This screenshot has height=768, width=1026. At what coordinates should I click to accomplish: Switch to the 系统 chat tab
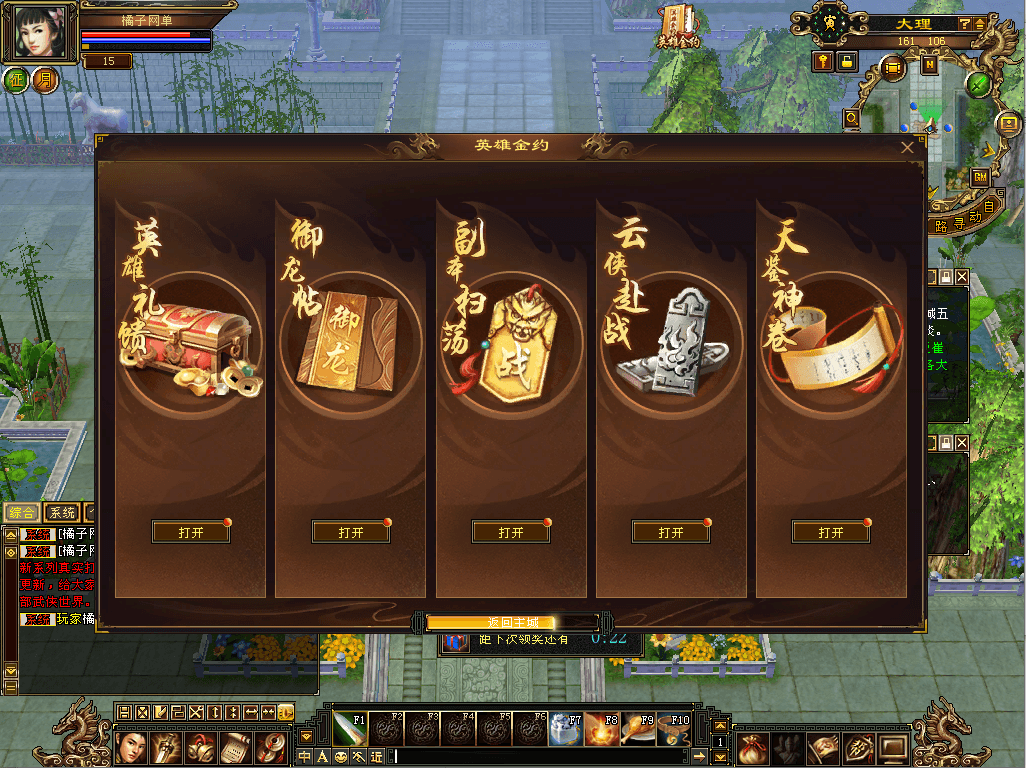(x=62, y=512)
